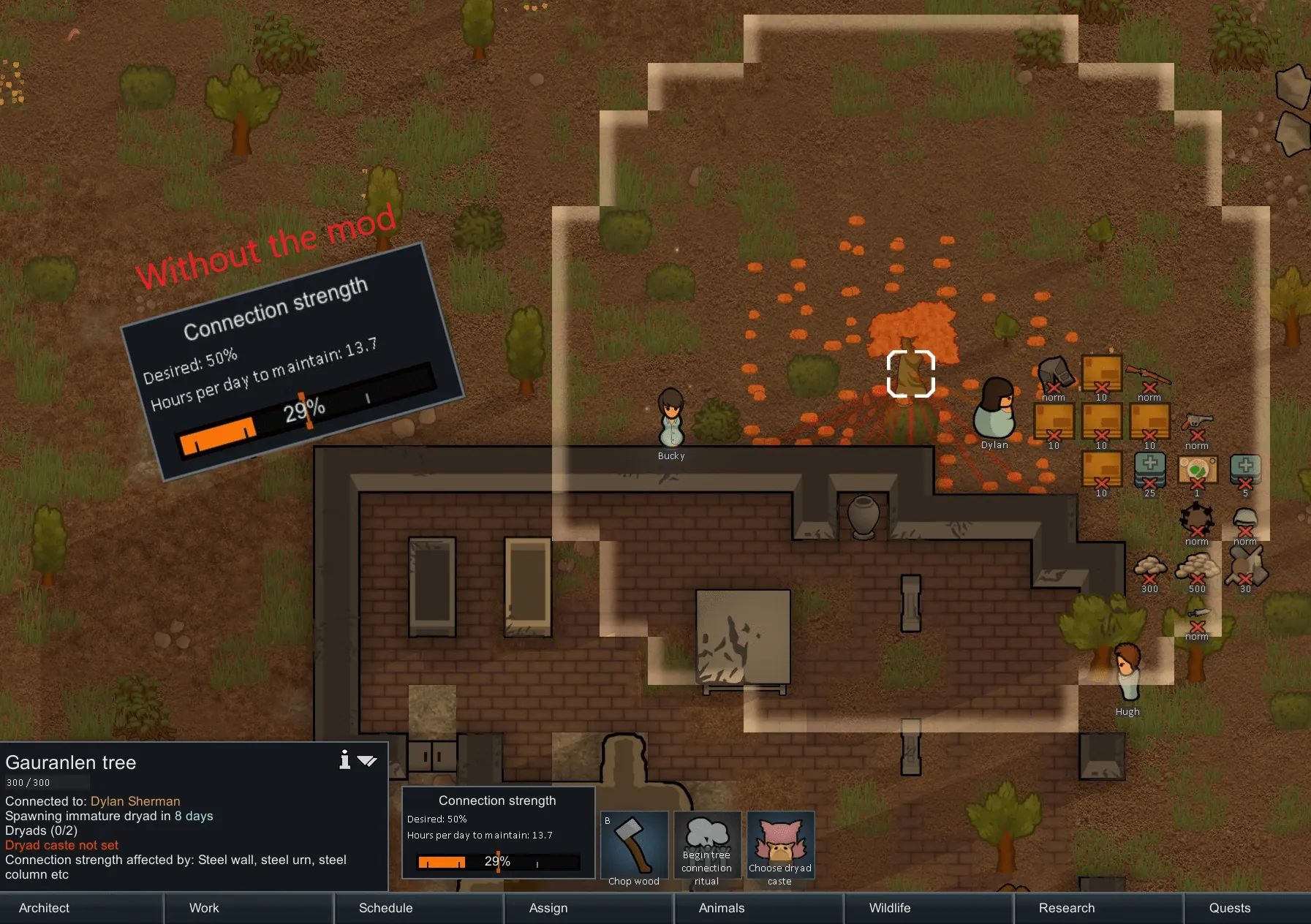Begin tree connection ritual
The height and width of the screenshot is (924, 1311).
[707, 848]
